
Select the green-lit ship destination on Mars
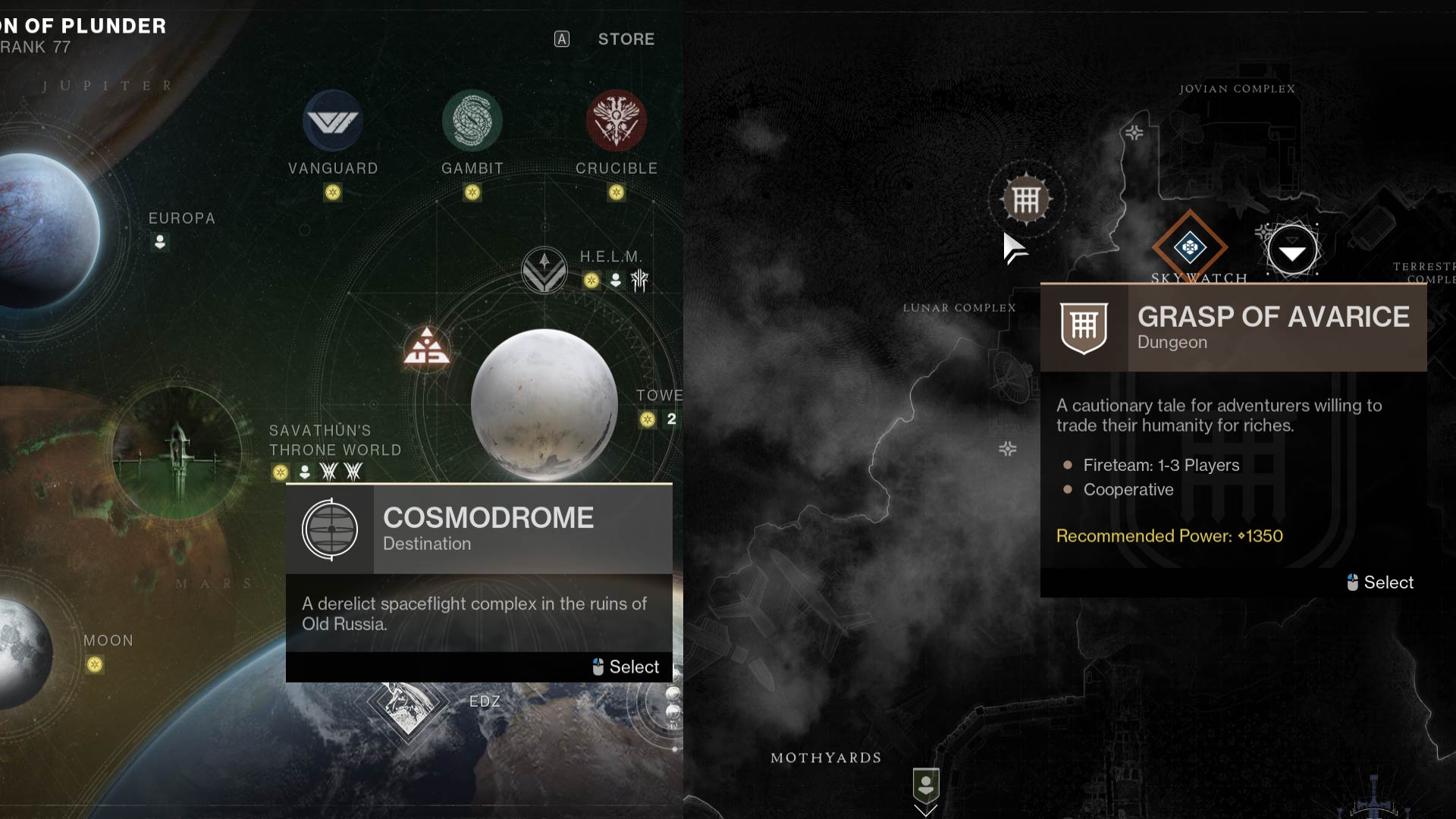[x=177, y=453]
